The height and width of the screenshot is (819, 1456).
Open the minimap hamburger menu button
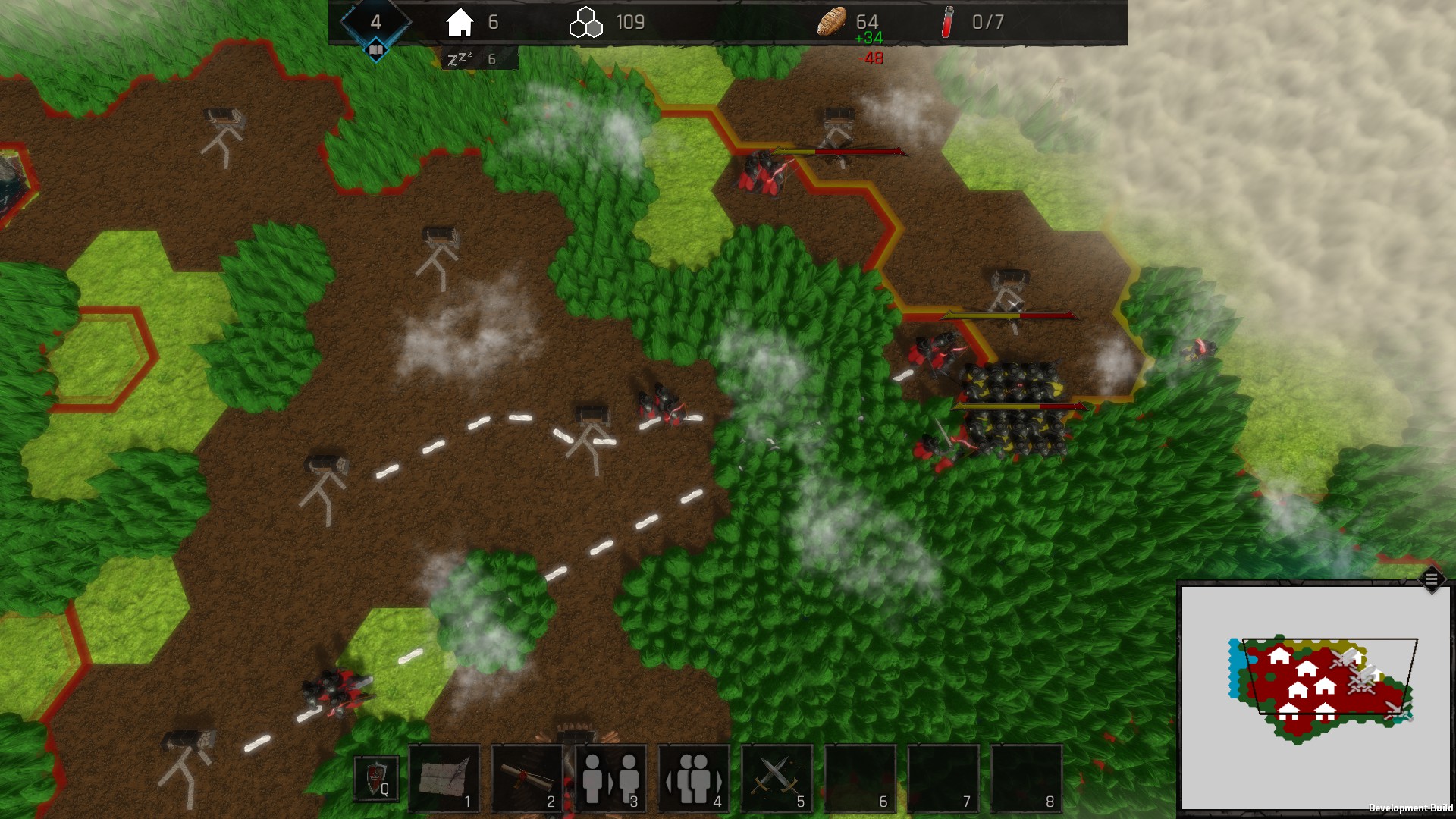pos(1432,580)
